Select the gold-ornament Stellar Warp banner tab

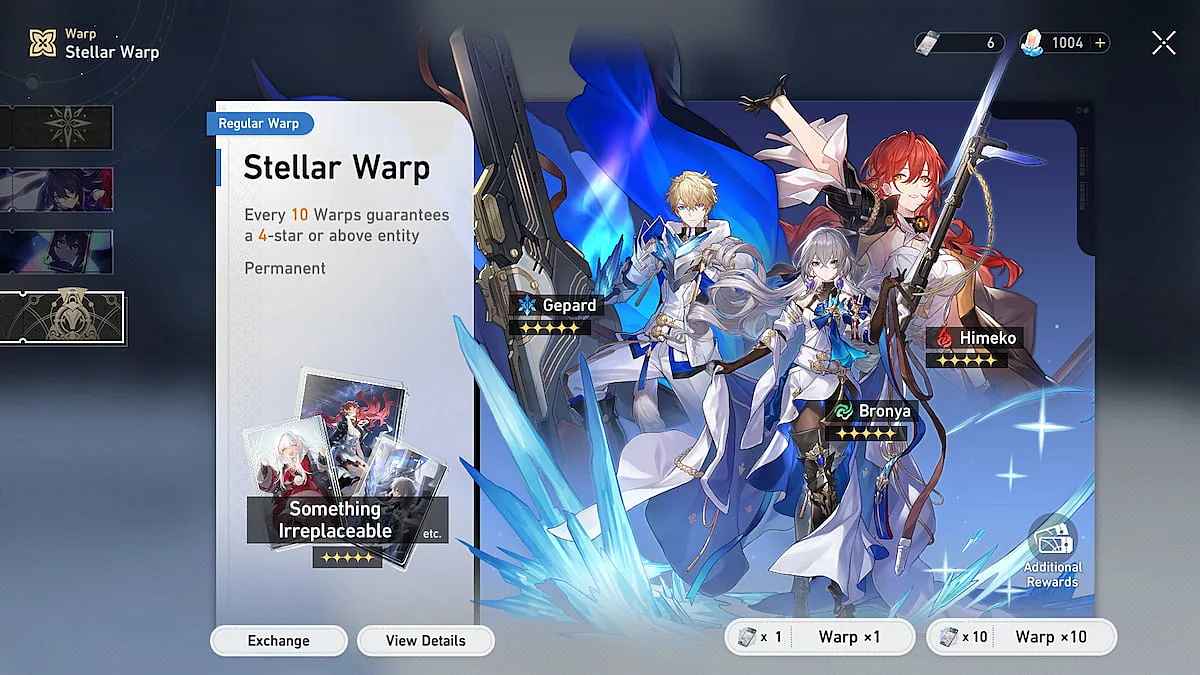coord(62,317)
